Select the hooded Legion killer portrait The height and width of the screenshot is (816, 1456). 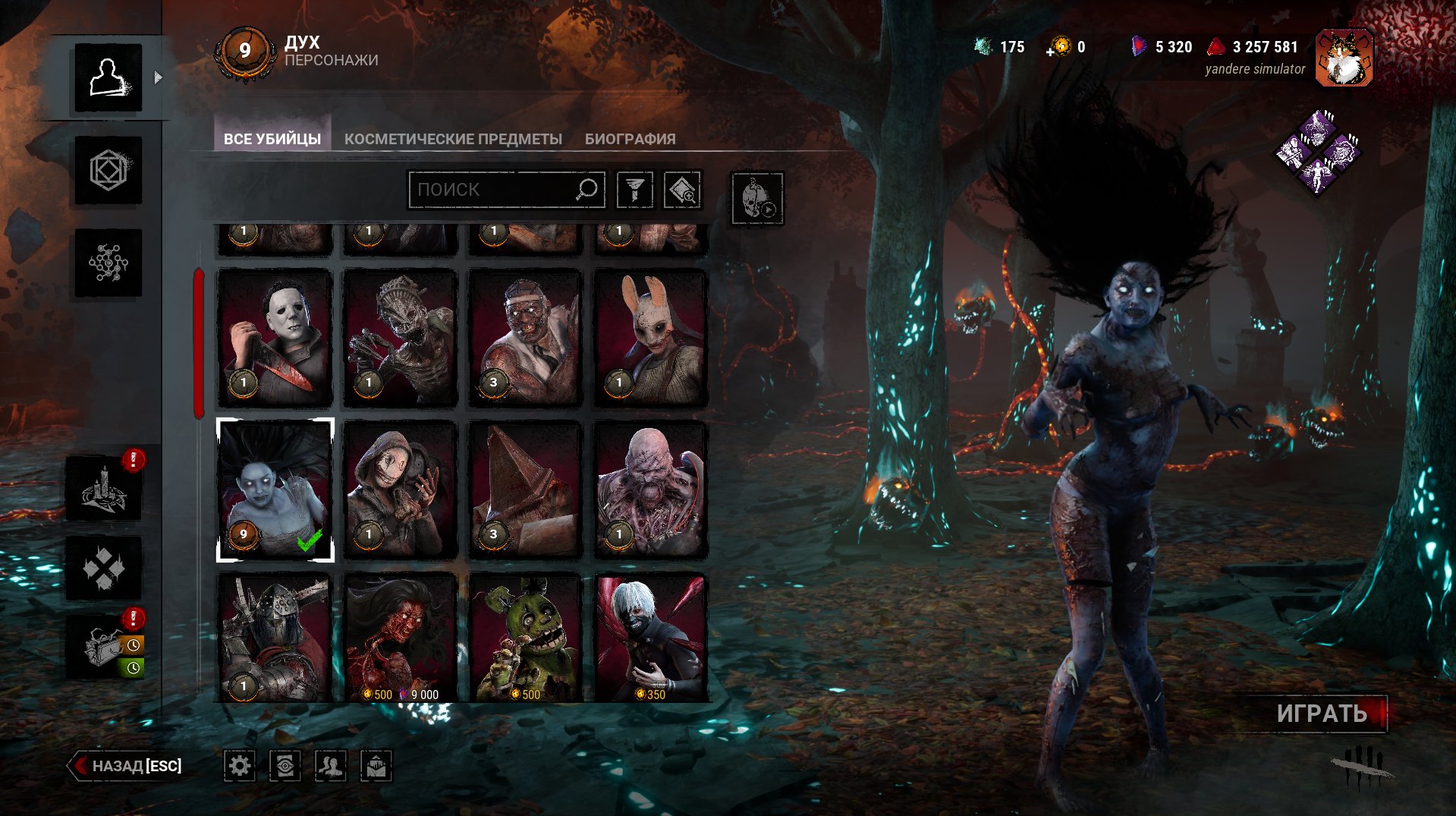(401, 490)
